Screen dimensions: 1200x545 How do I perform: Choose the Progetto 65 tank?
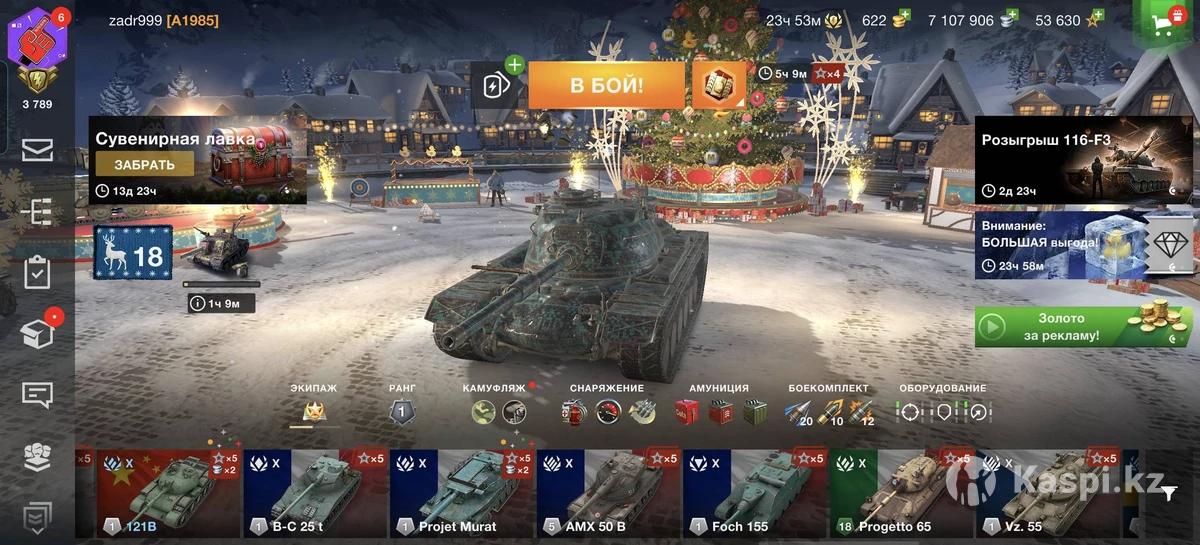click(x=902, y=492)
